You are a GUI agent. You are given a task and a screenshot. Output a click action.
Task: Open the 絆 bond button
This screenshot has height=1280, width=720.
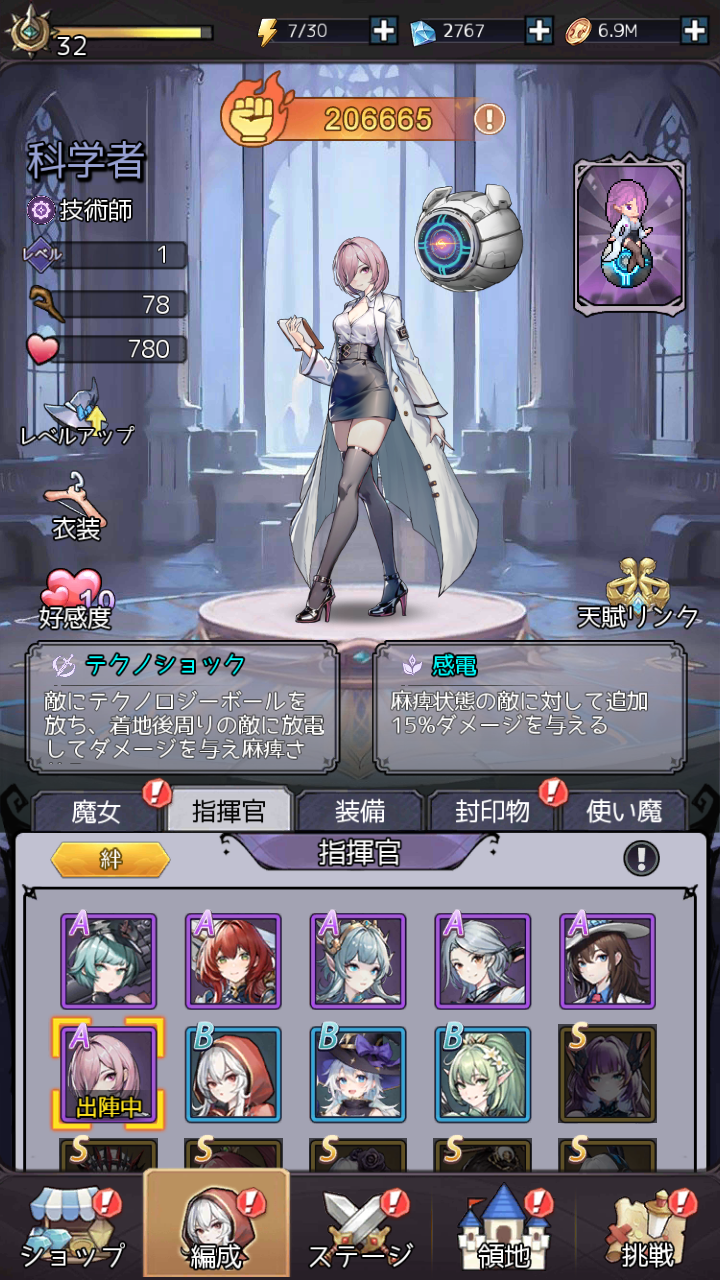[x=110, y=860]
